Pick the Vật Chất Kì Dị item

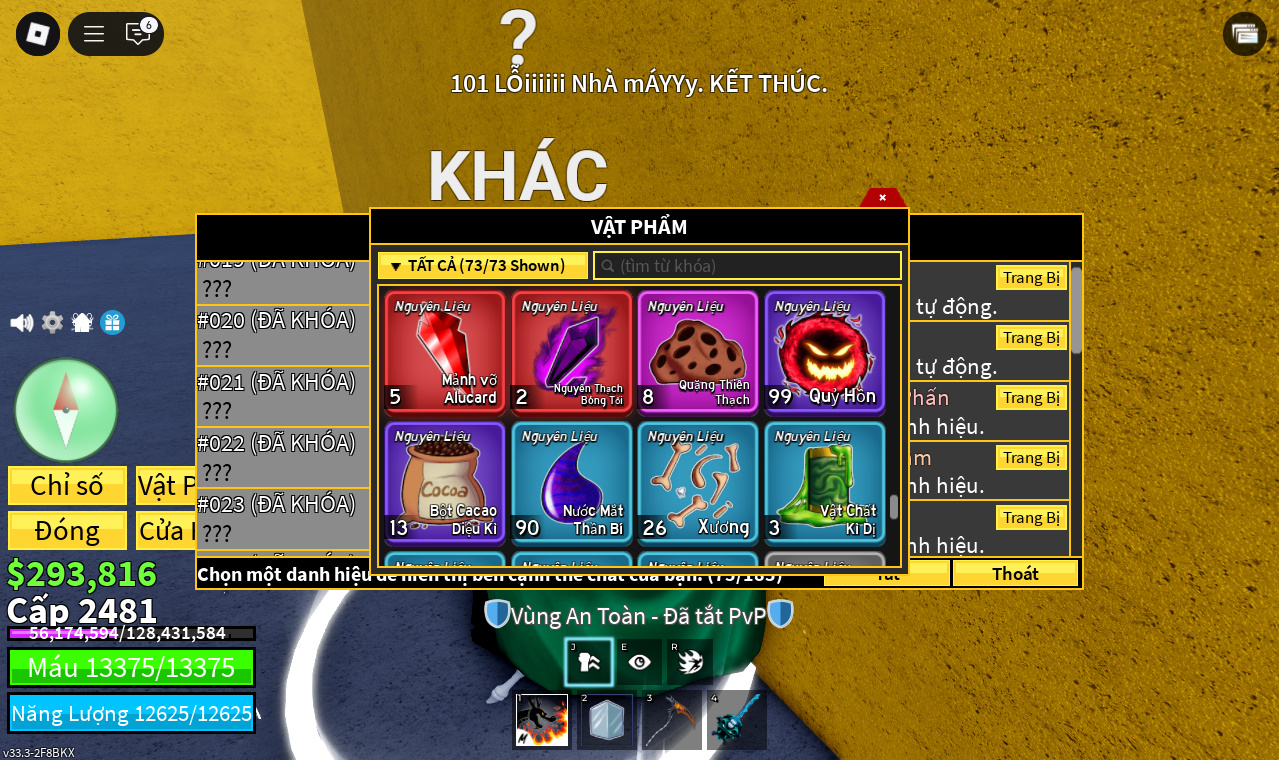click(x=825, y=482)
